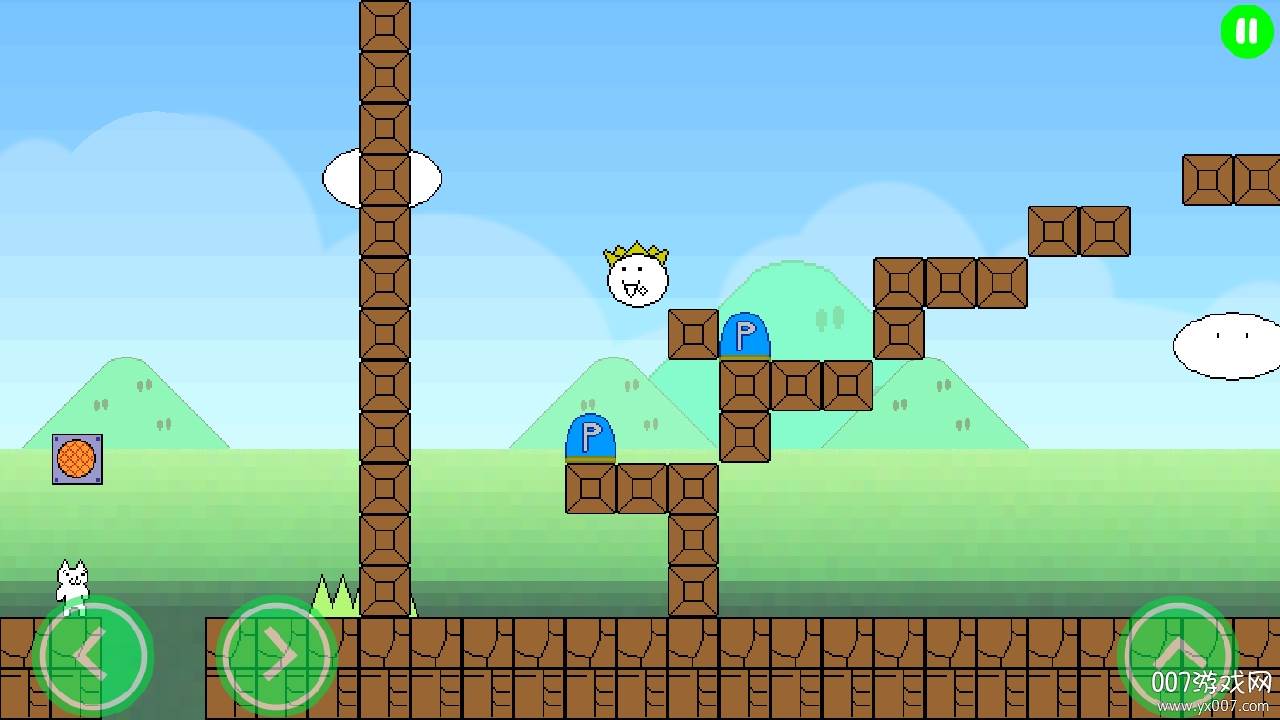1280x720 pixels.
Task: Tap the right arrow move button
Action: click(276, 655)
